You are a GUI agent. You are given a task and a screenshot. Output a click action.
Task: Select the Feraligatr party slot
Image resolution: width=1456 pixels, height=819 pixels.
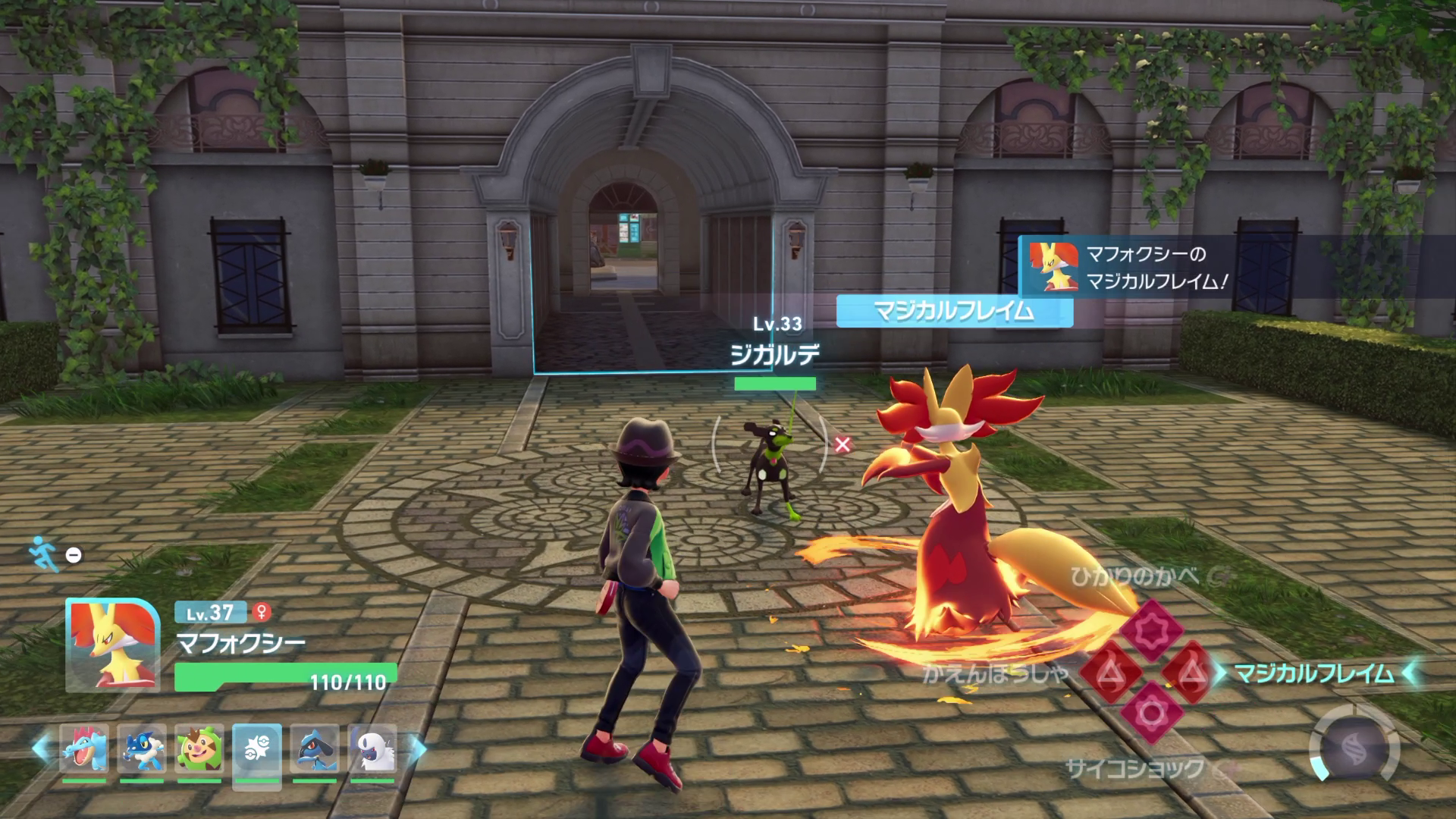(x=84, y=749)
